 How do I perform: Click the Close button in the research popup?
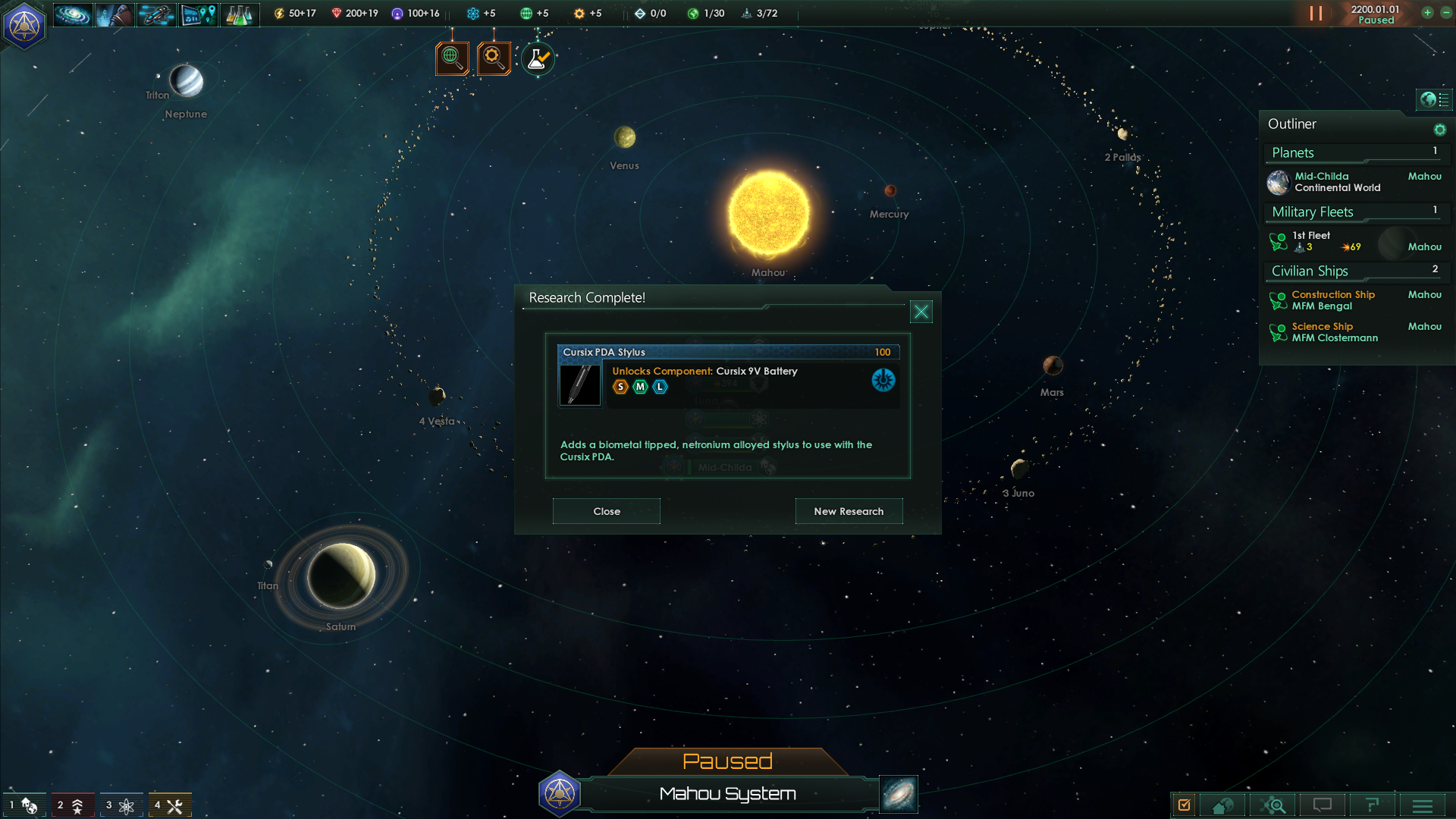point(606,511)
